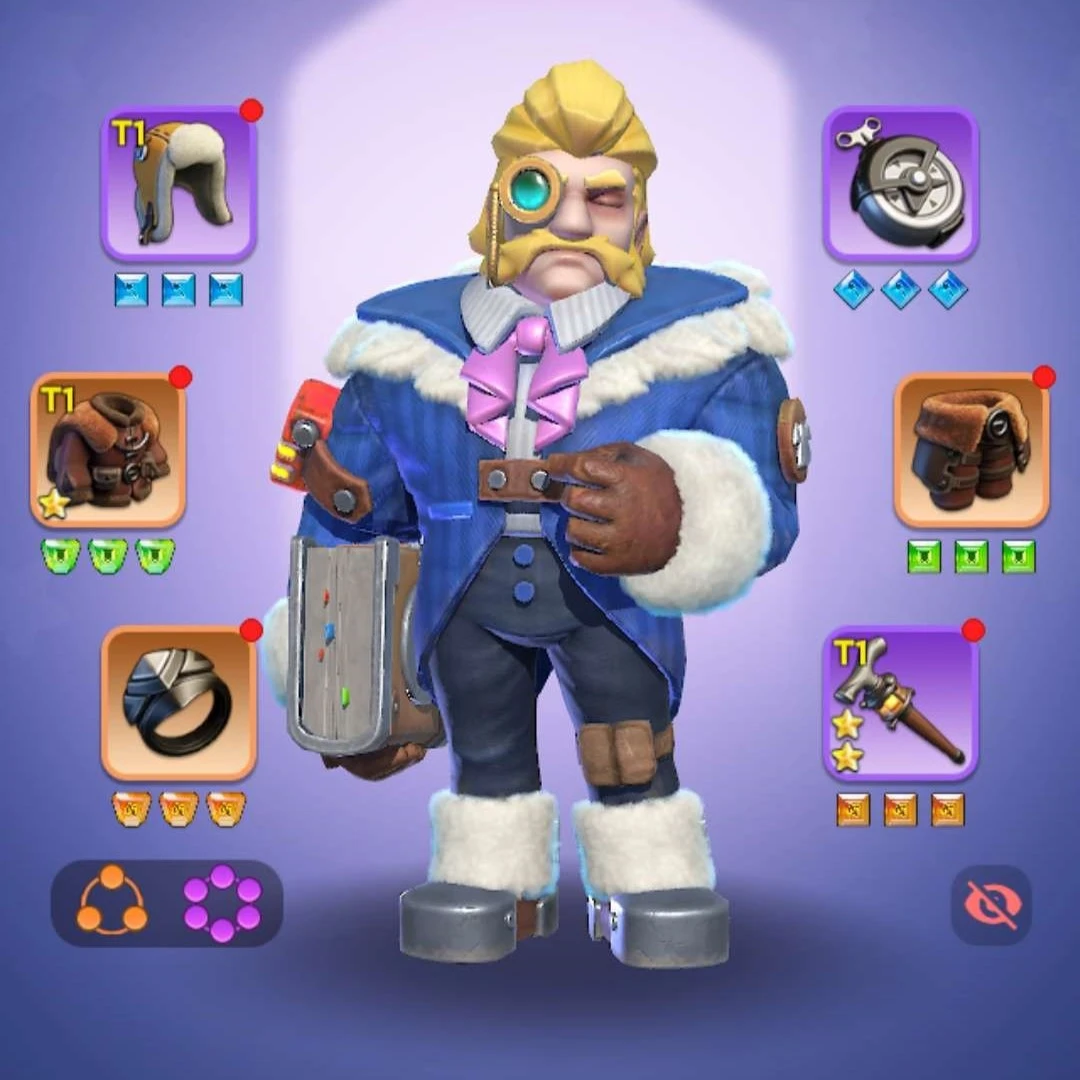Open the brown leather jacket slot
1080x1080 pixels.
108,450
